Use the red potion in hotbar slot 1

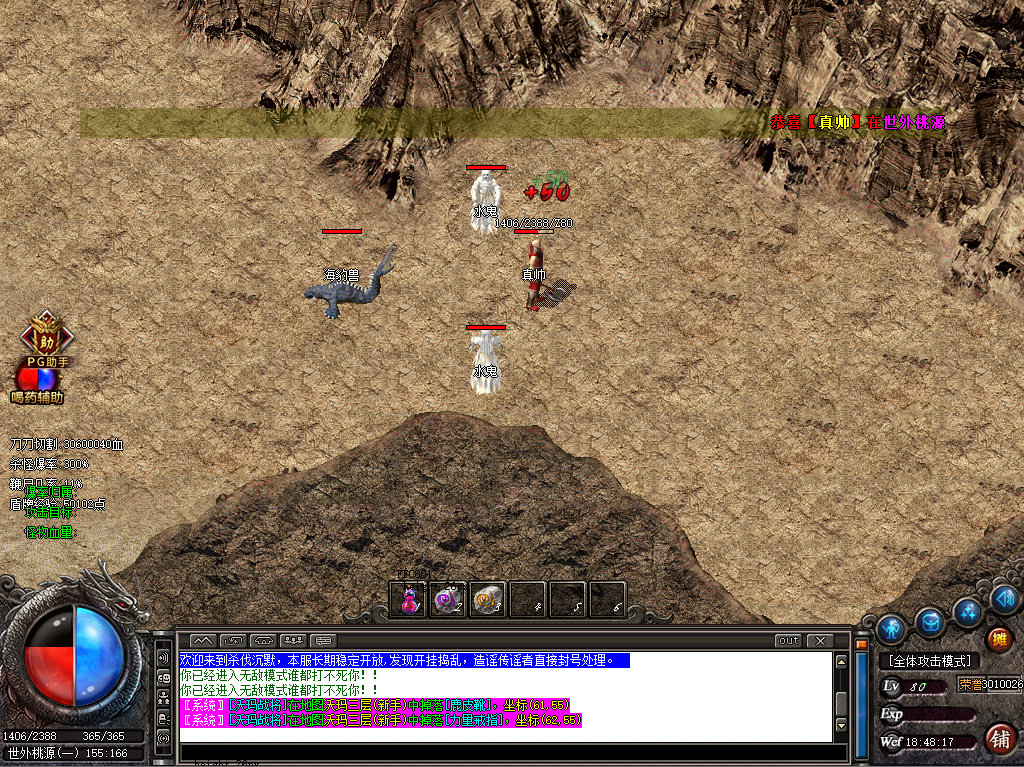coord(409,600)
